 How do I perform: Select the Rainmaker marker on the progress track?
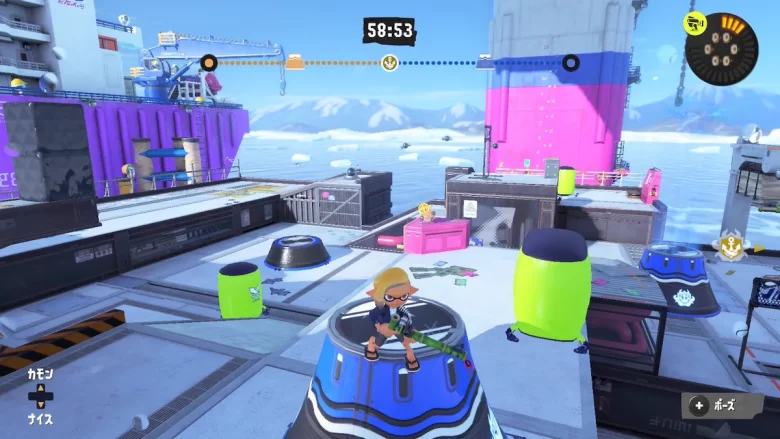(x=390, y=63)
